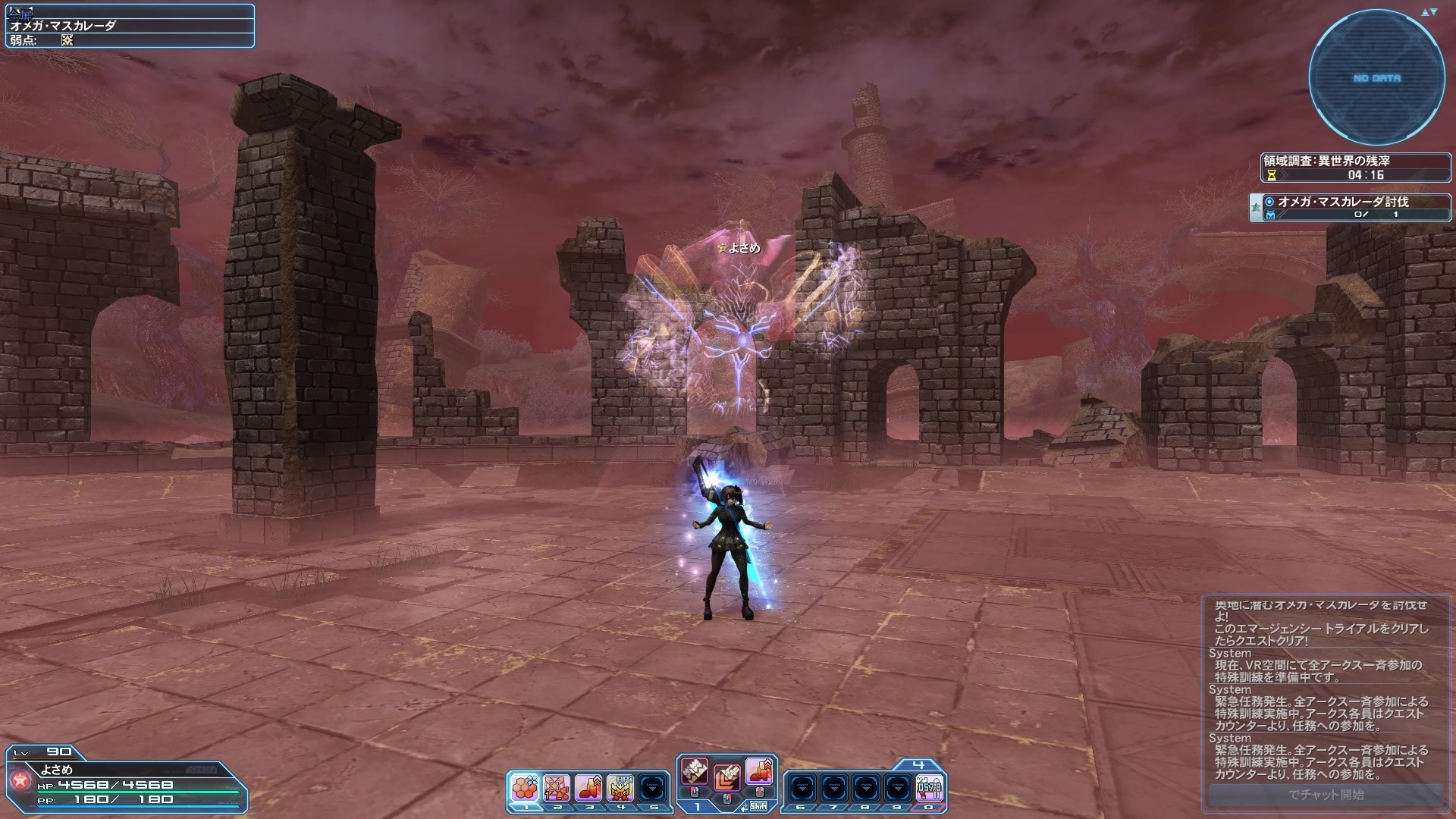1456x819 pixels.
Task: Trigger the HP mask skill in slot 4
Action: [620, 789]
